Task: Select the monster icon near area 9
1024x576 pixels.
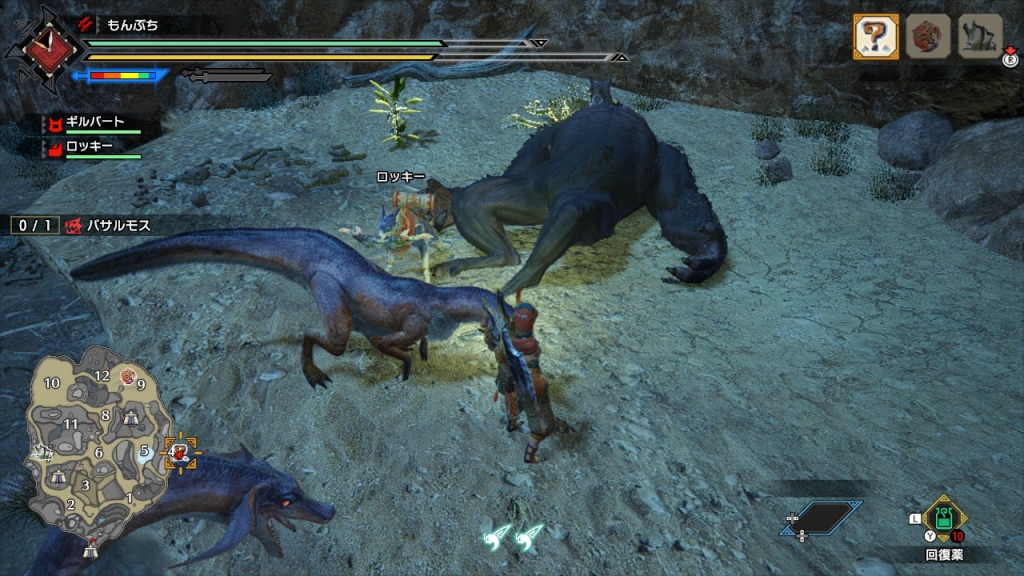Action: tap(128, 376)
